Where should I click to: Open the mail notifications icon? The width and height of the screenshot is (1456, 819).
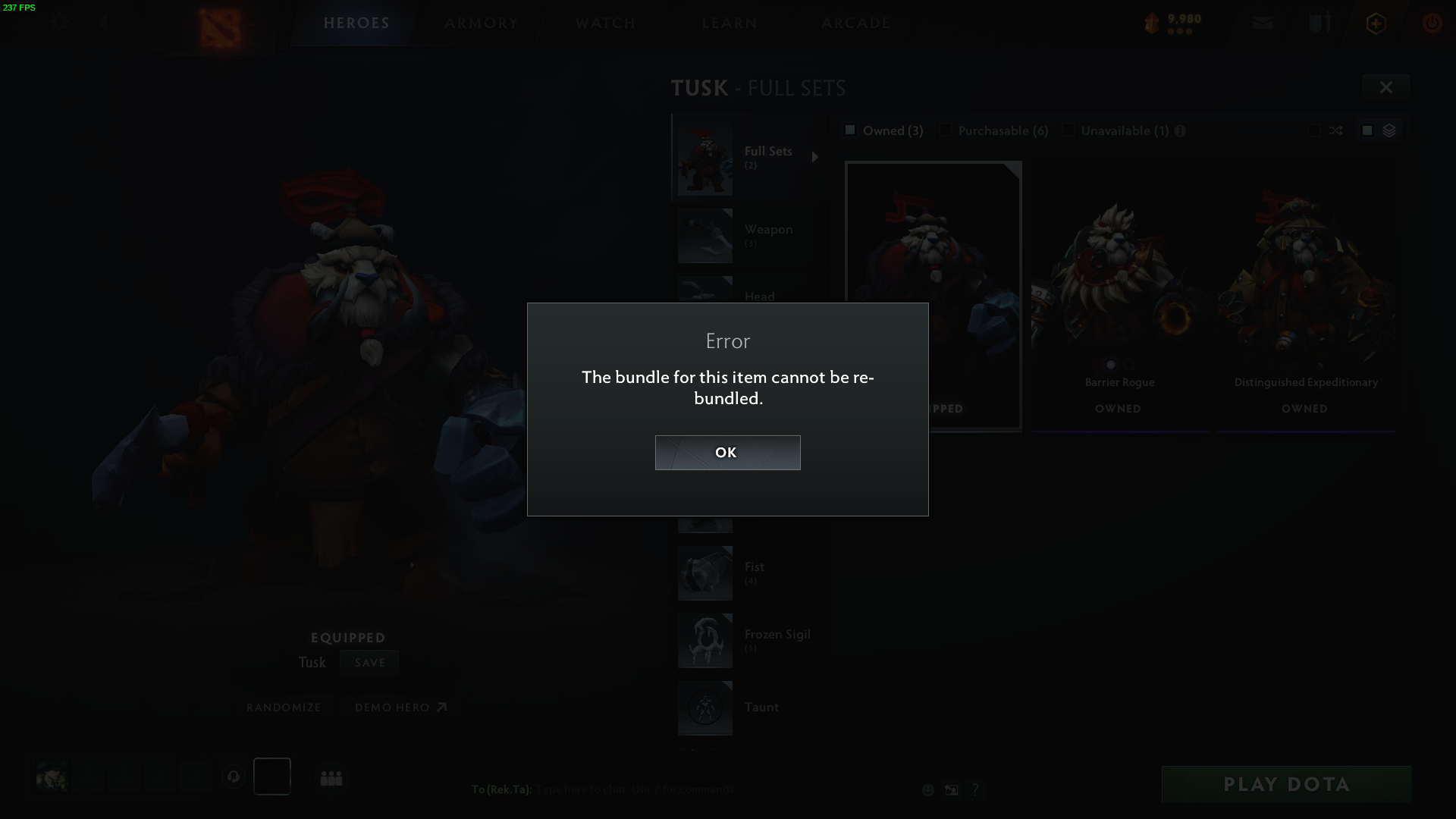coord(1261,23)
